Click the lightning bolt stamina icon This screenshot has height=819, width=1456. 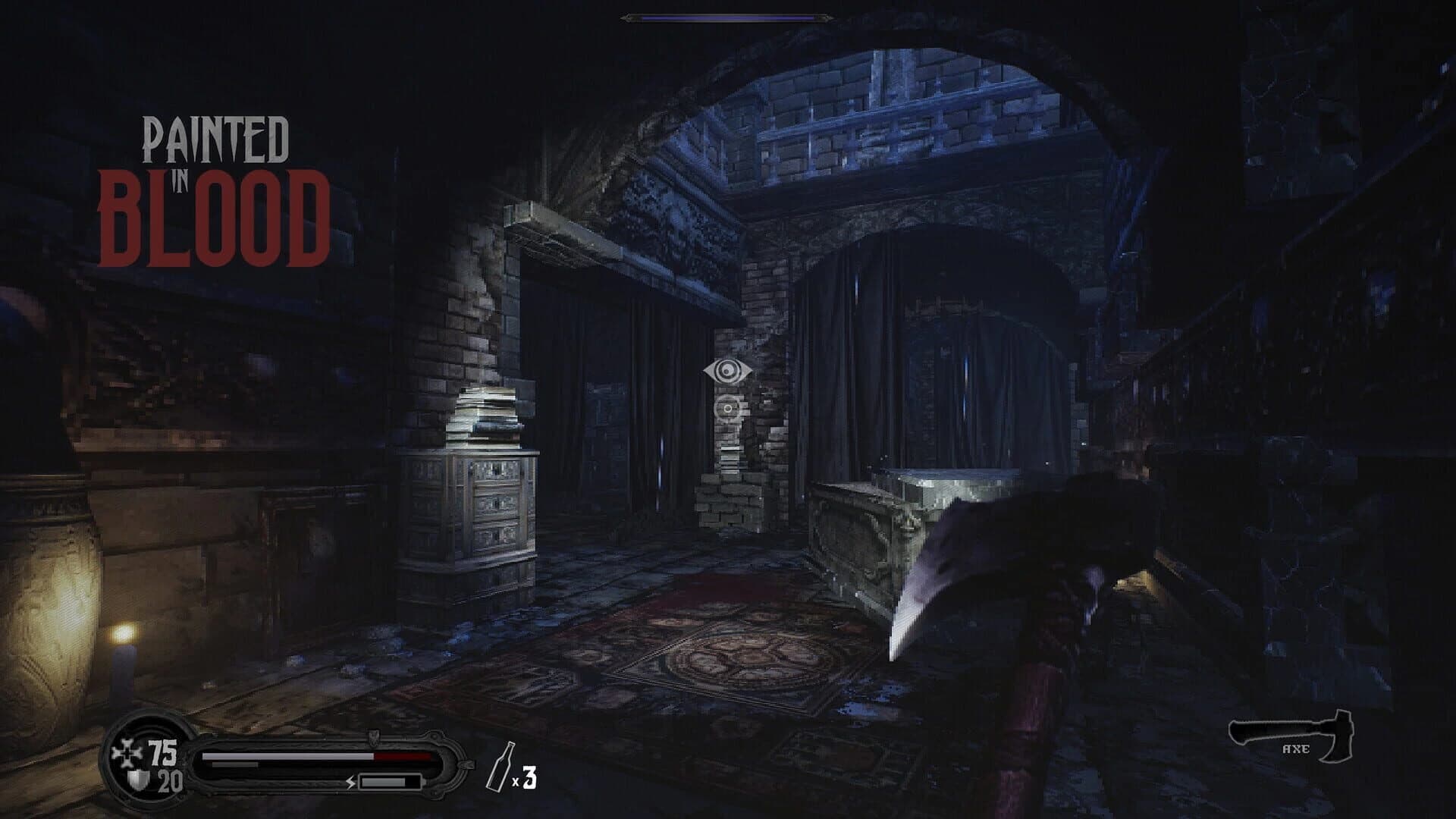351,783
